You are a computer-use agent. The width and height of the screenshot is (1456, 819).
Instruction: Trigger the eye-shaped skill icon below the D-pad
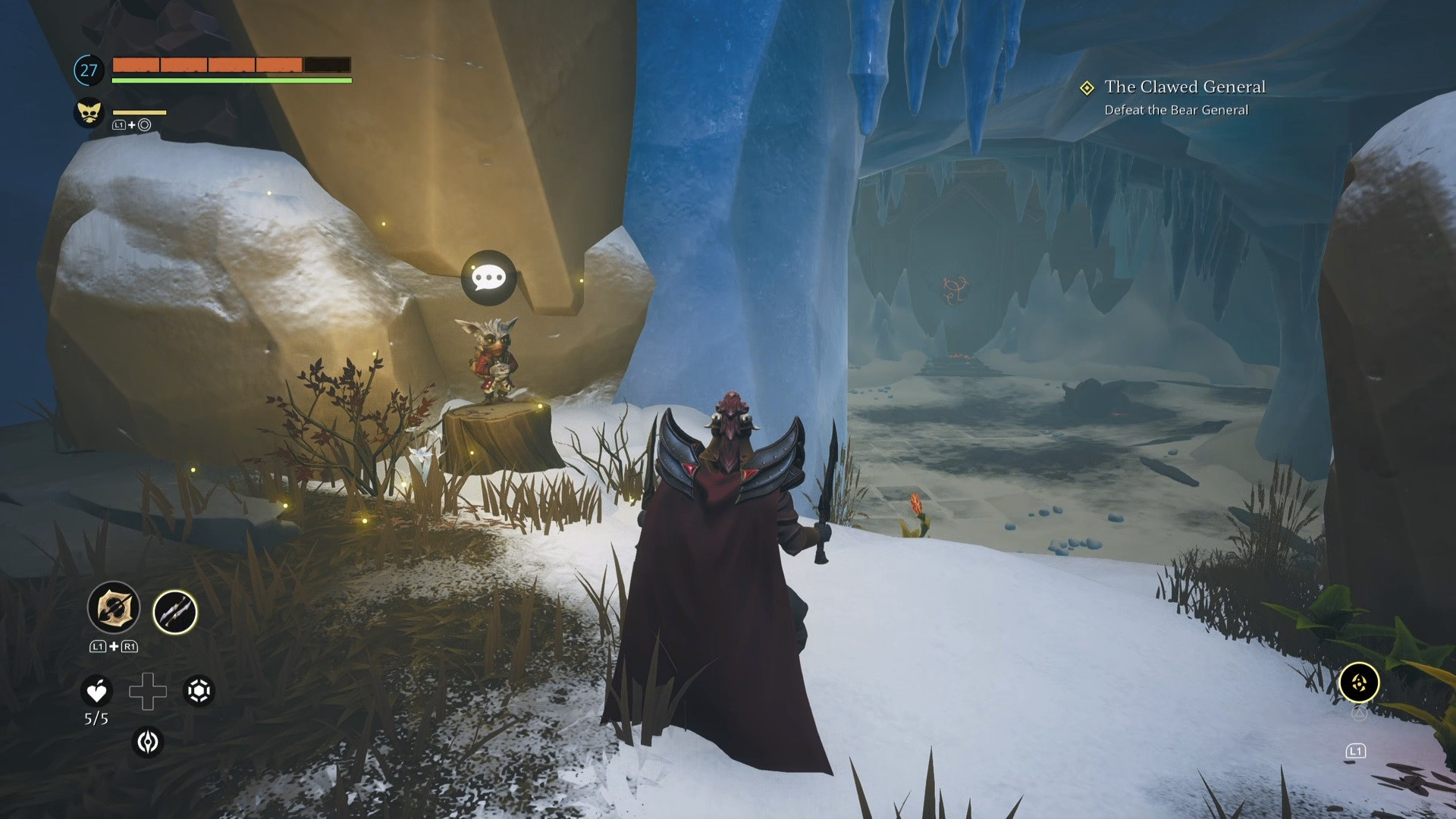148,742
